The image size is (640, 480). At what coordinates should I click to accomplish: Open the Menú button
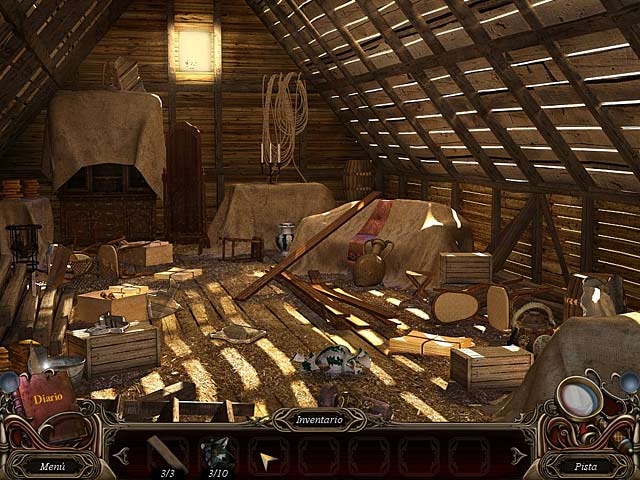(x=53, y=465)
